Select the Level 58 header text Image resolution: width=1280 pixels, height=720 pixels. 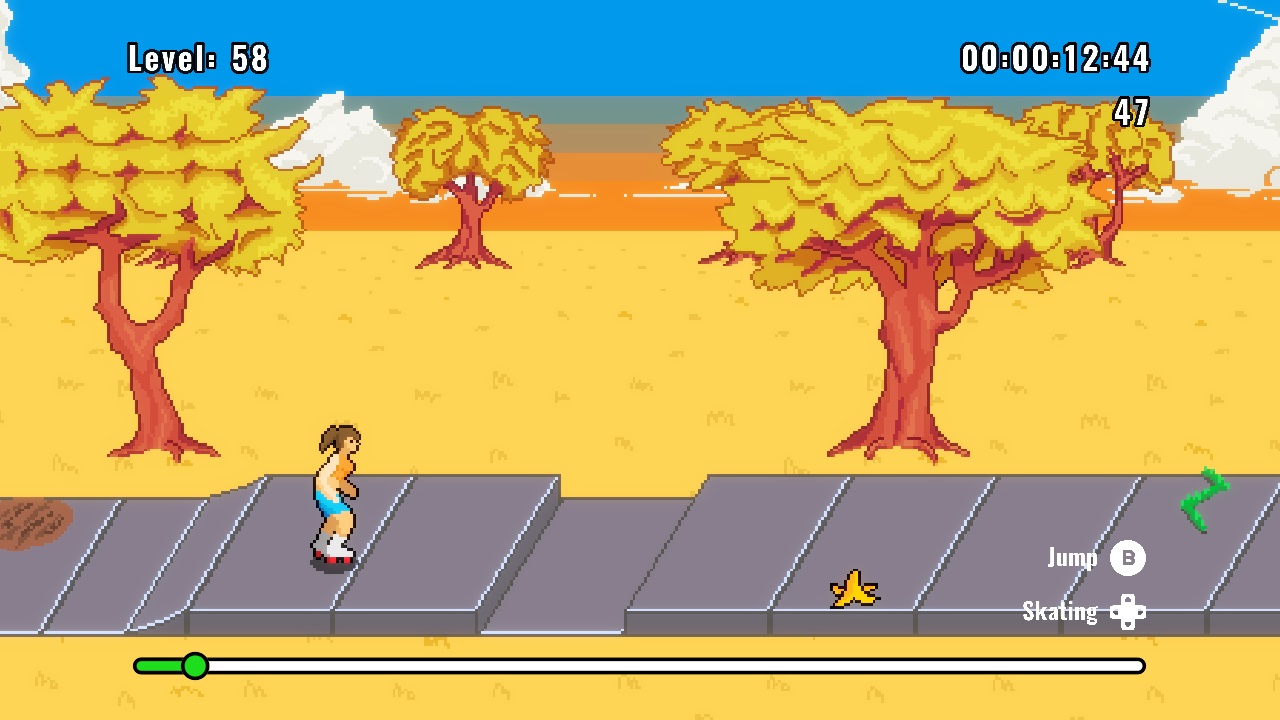point(196,58)
